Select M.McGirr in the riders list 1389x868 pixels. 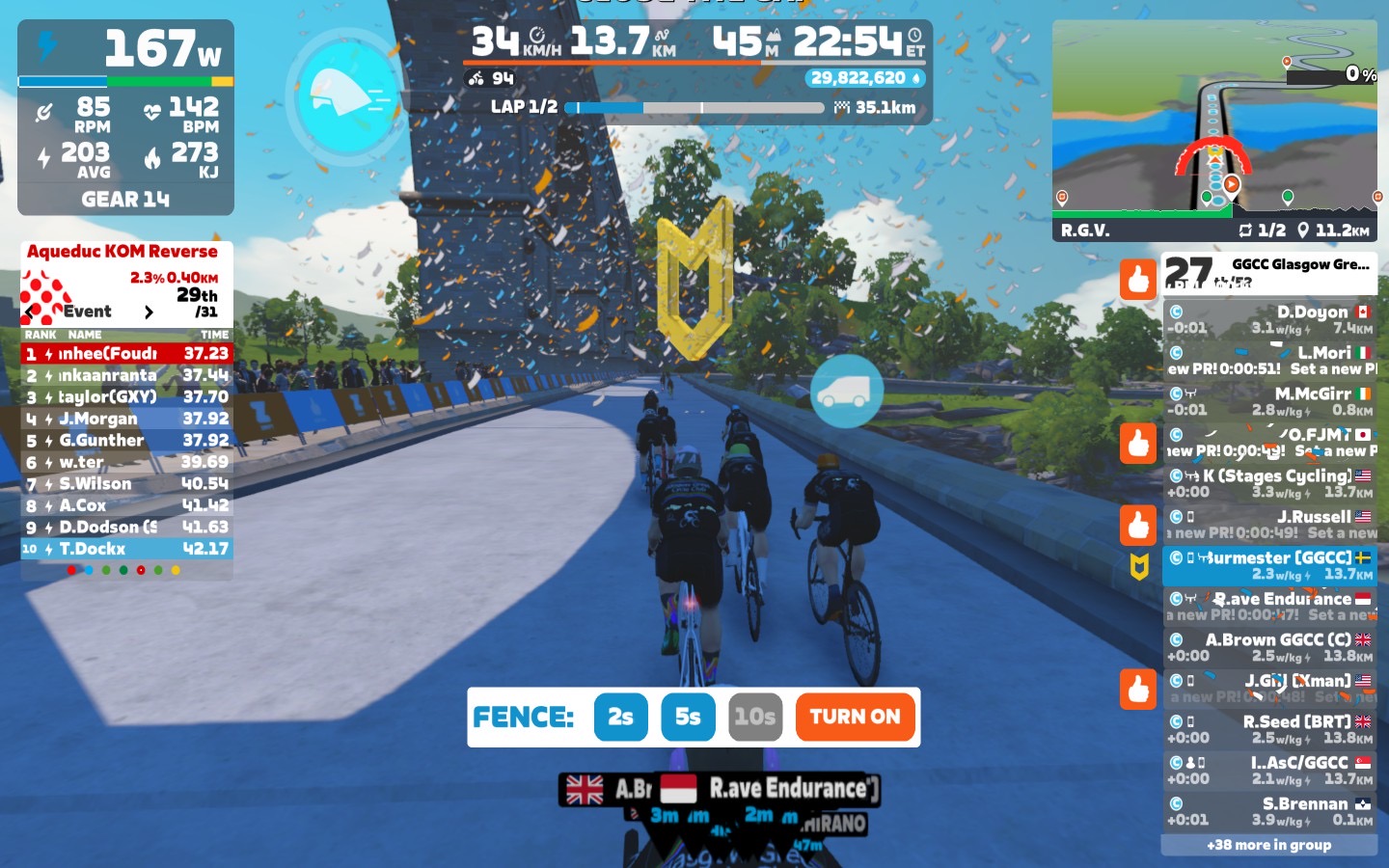(x=1268, y=401)
